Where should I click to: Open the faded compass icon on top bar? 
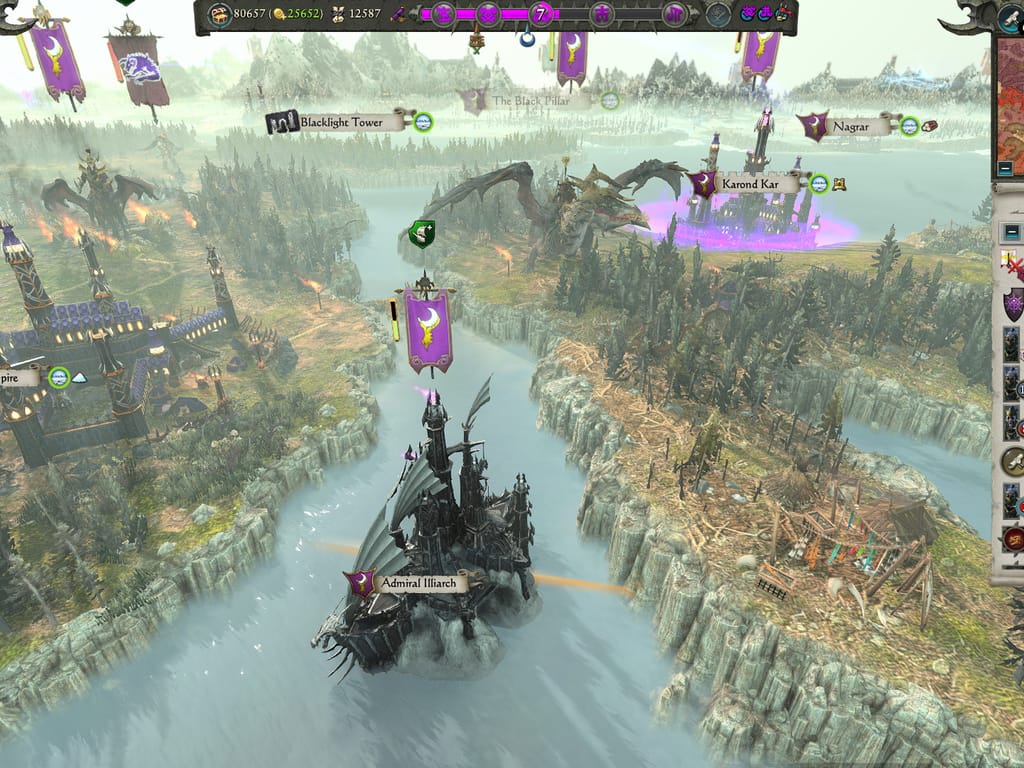tap(718, 14)
